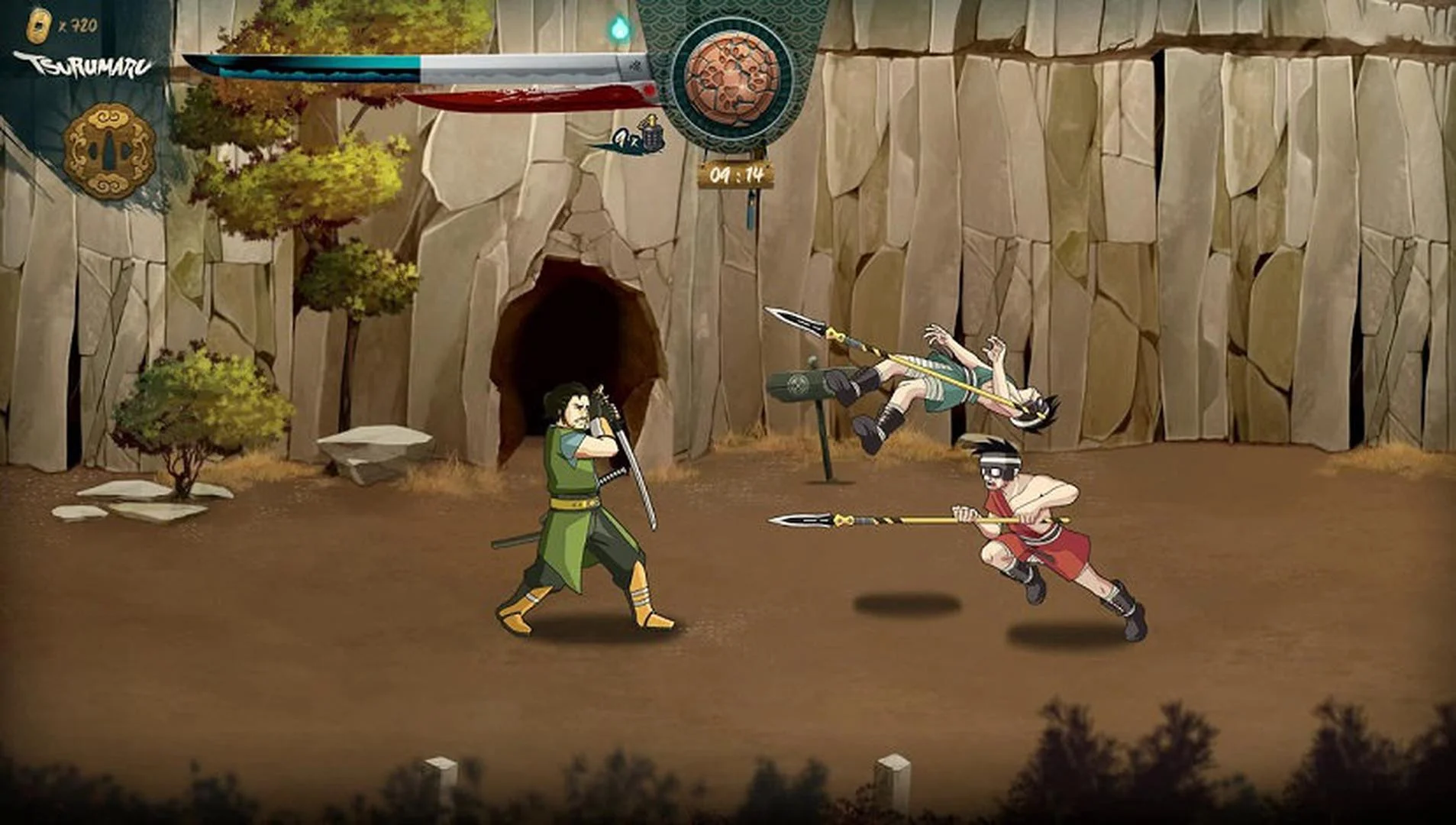The width and height of the screenshot is (1456, 825).
Task: Select the ornate tsuba sword guard emblem
Action: tap(107, 145)
